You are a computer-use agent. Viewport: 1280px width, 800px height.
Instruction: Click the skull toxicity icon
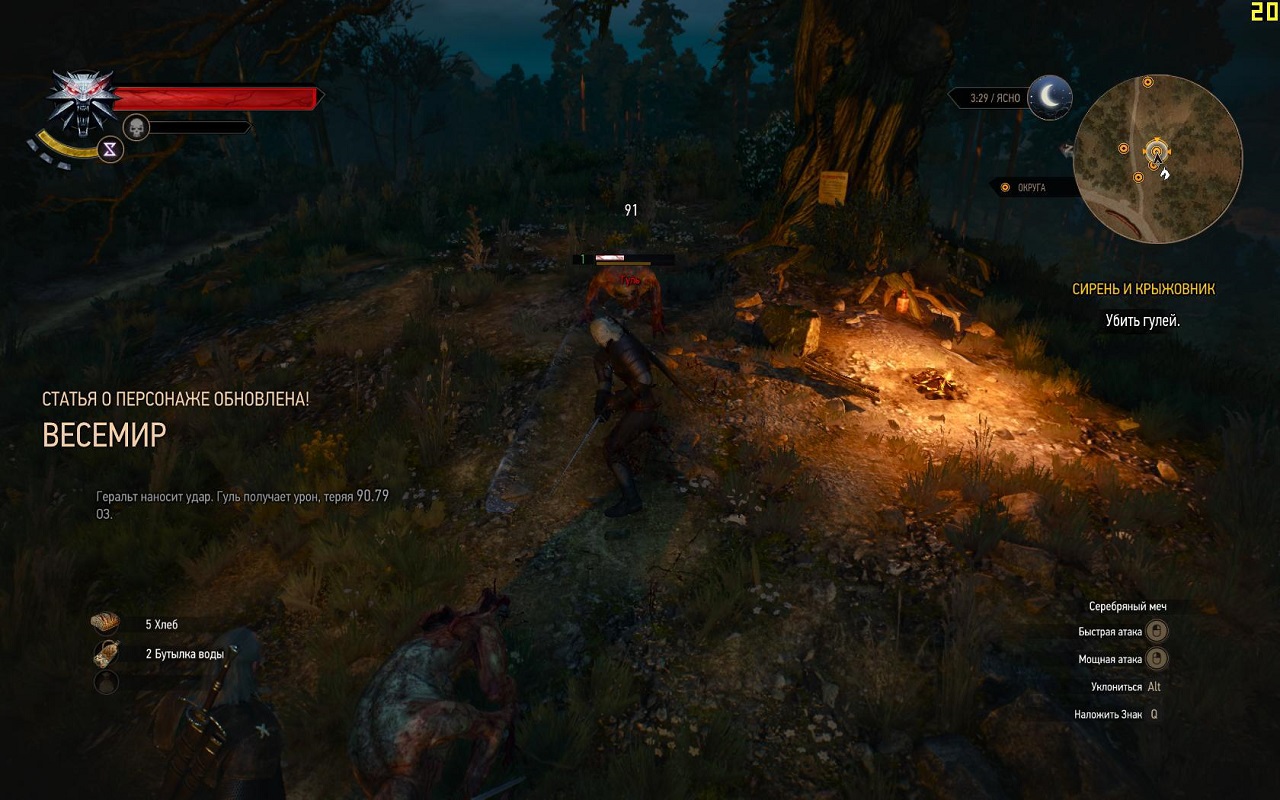(136, 127)
